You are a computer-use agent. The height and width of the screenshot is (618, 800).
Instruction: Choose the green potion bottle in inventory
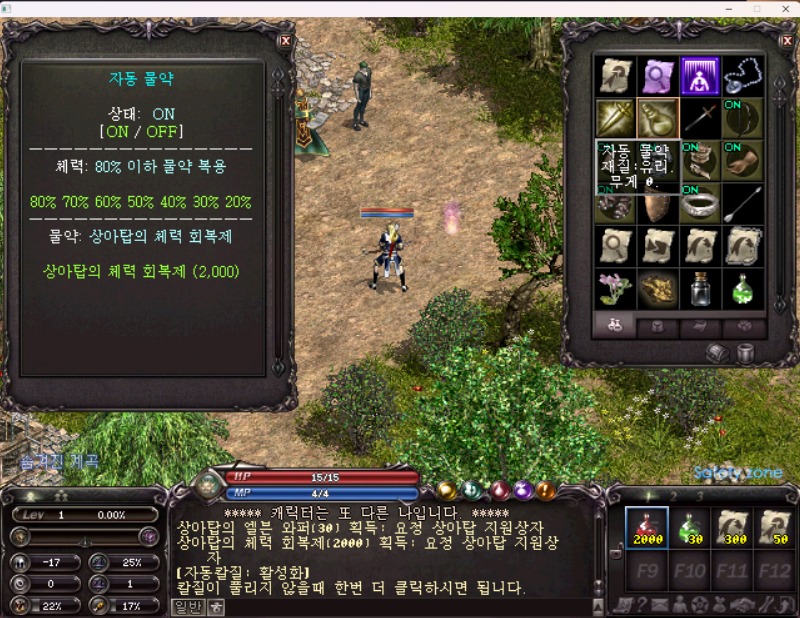pyautogui.click(x=742, y=289)
